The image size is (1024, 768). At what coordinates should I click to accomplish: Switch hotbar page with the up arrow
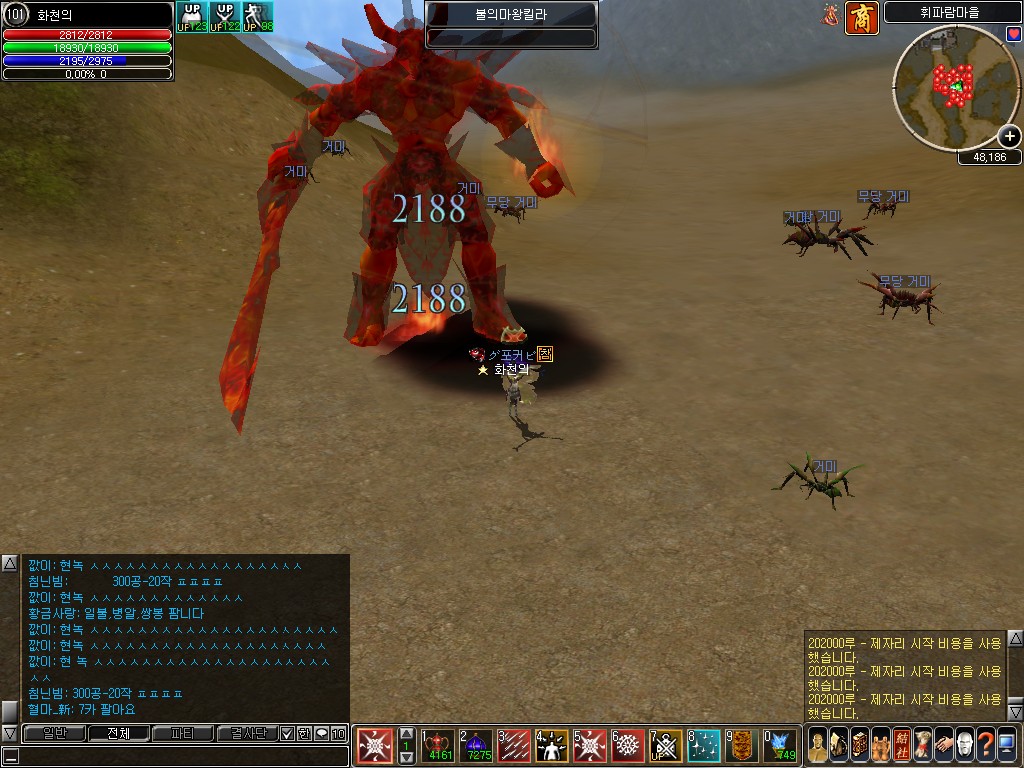[406, 733]
